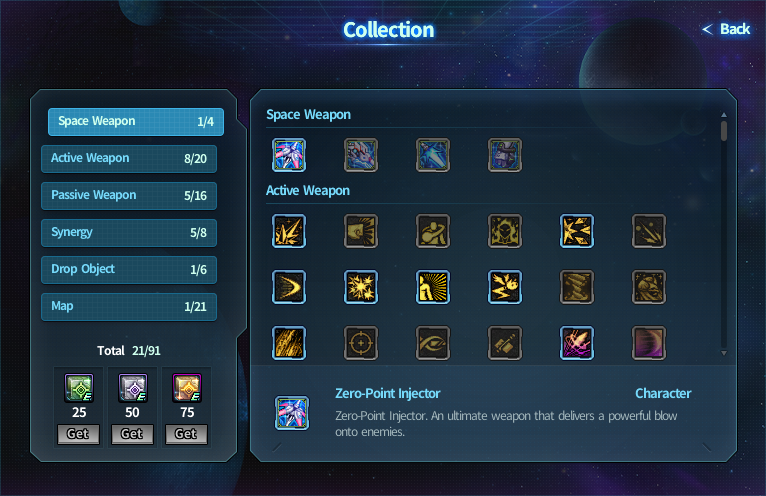Select the Space Weapon category
Screen dimensions: 766x496
136,122
